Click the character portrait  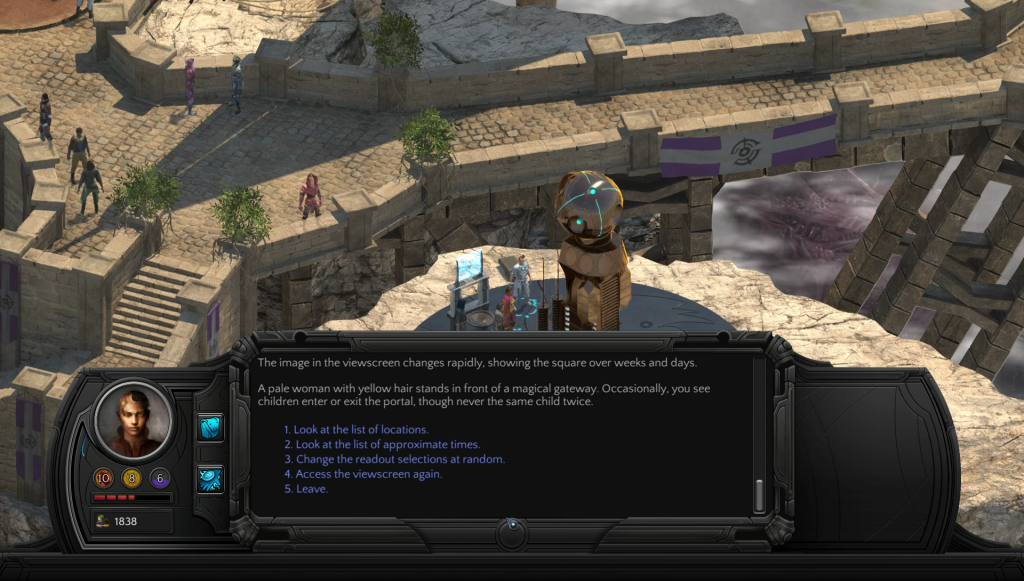(x=133, y=421)
